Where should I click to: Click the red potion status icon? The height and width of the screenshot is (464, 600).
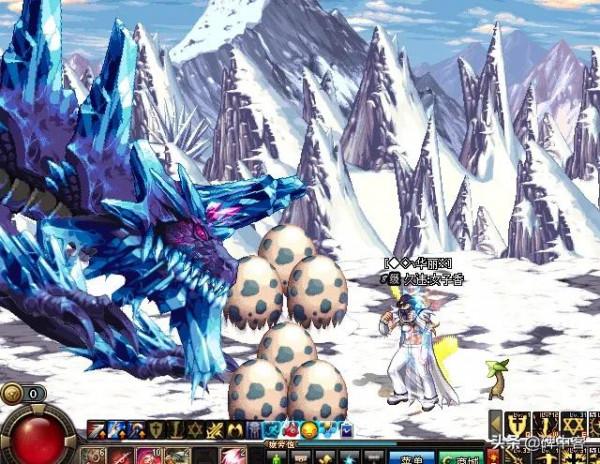(291, 430)
